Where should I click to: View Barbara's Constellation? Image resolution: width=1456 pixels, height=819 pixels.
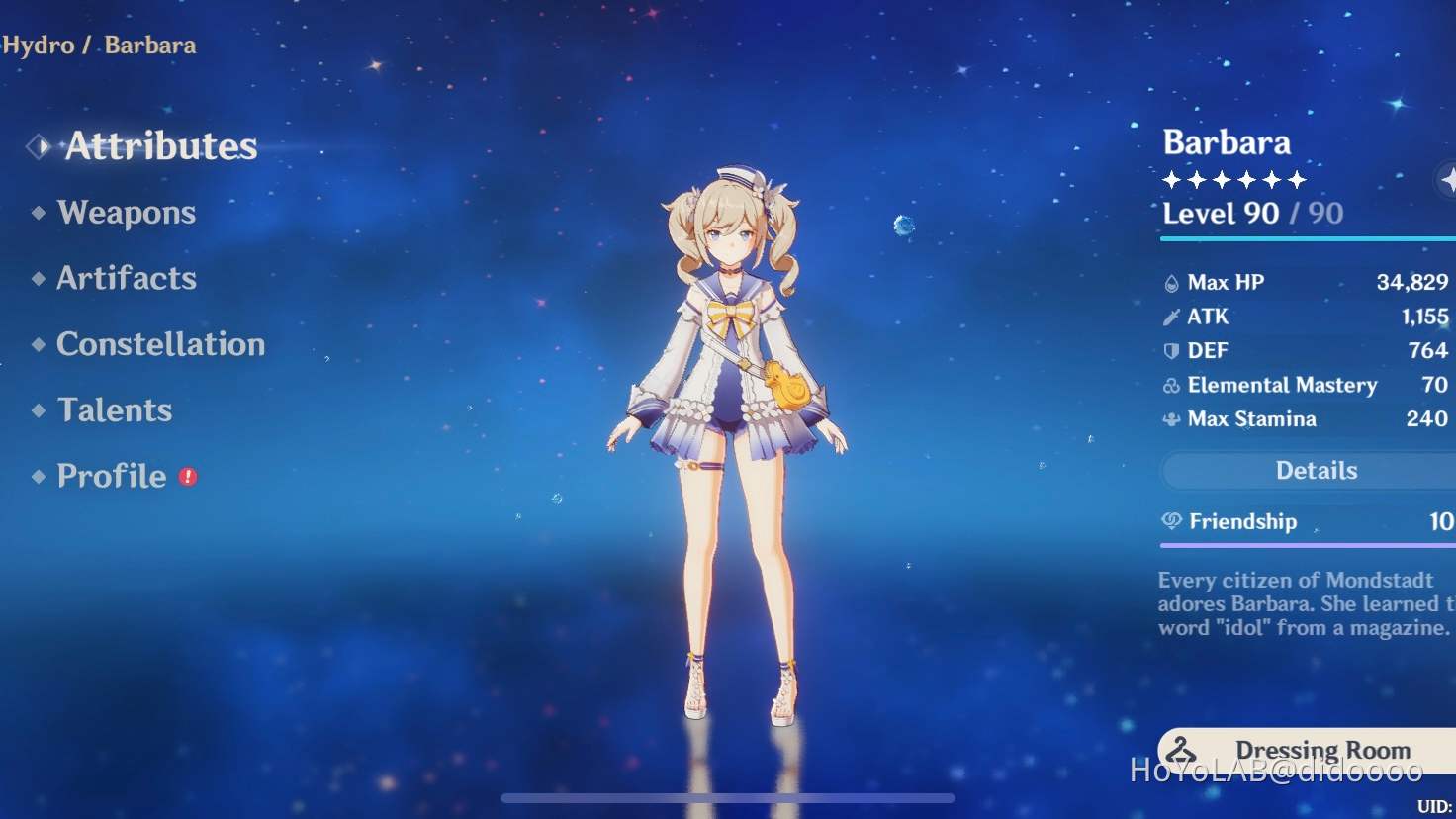161,344
